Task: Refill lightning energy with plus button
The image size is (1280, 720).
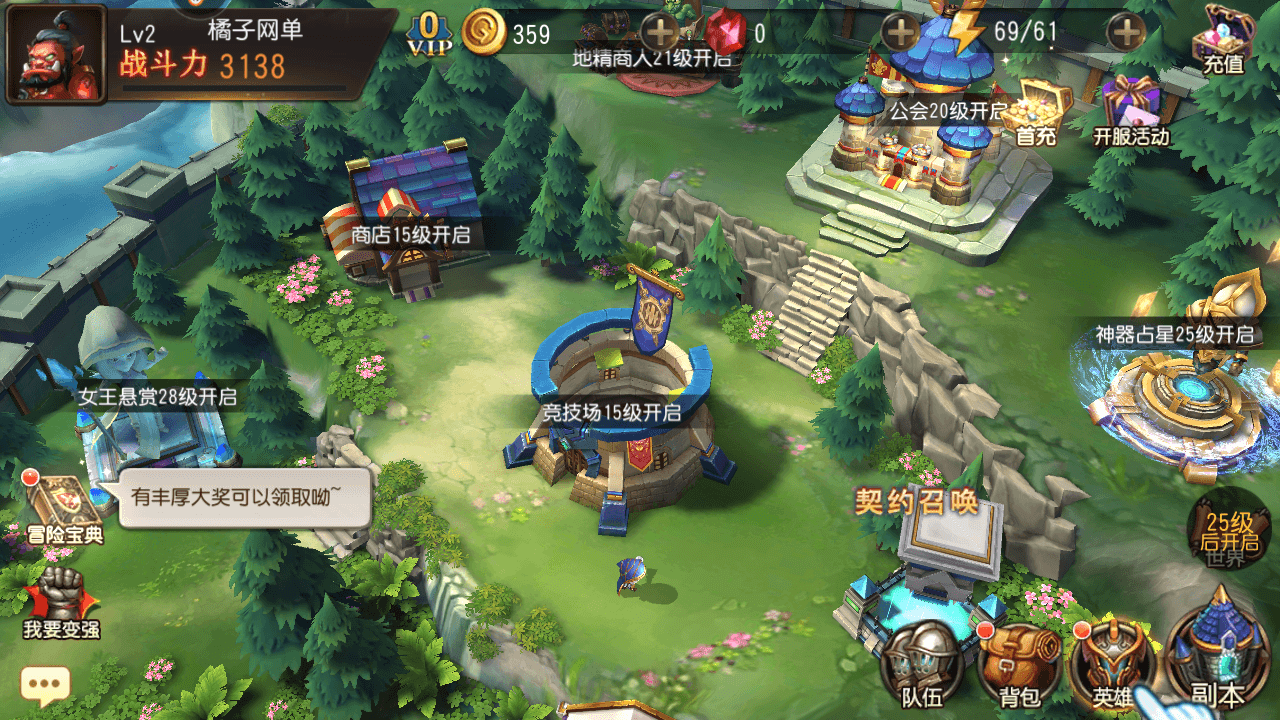Action: point(1127,33)
